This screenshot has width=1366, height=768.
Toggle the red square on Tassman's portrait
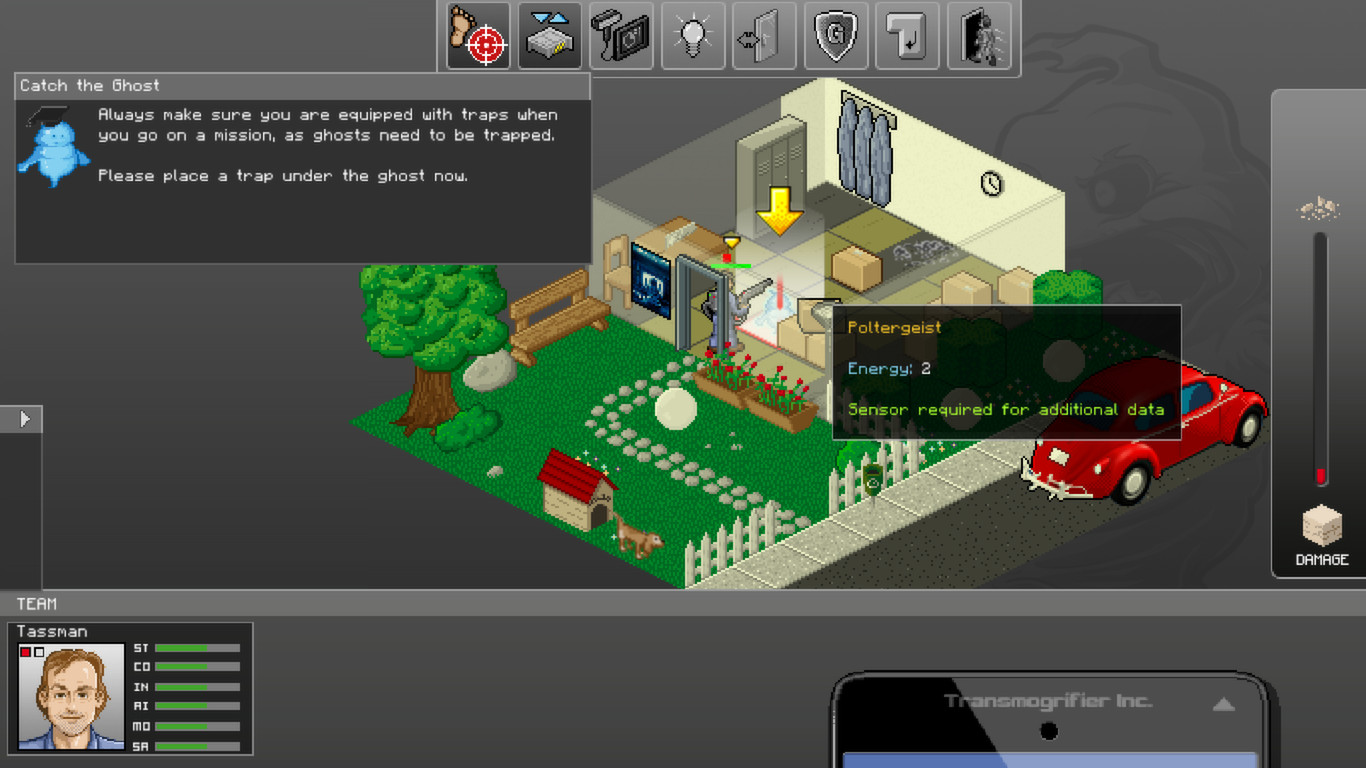[x=25, y=652]
